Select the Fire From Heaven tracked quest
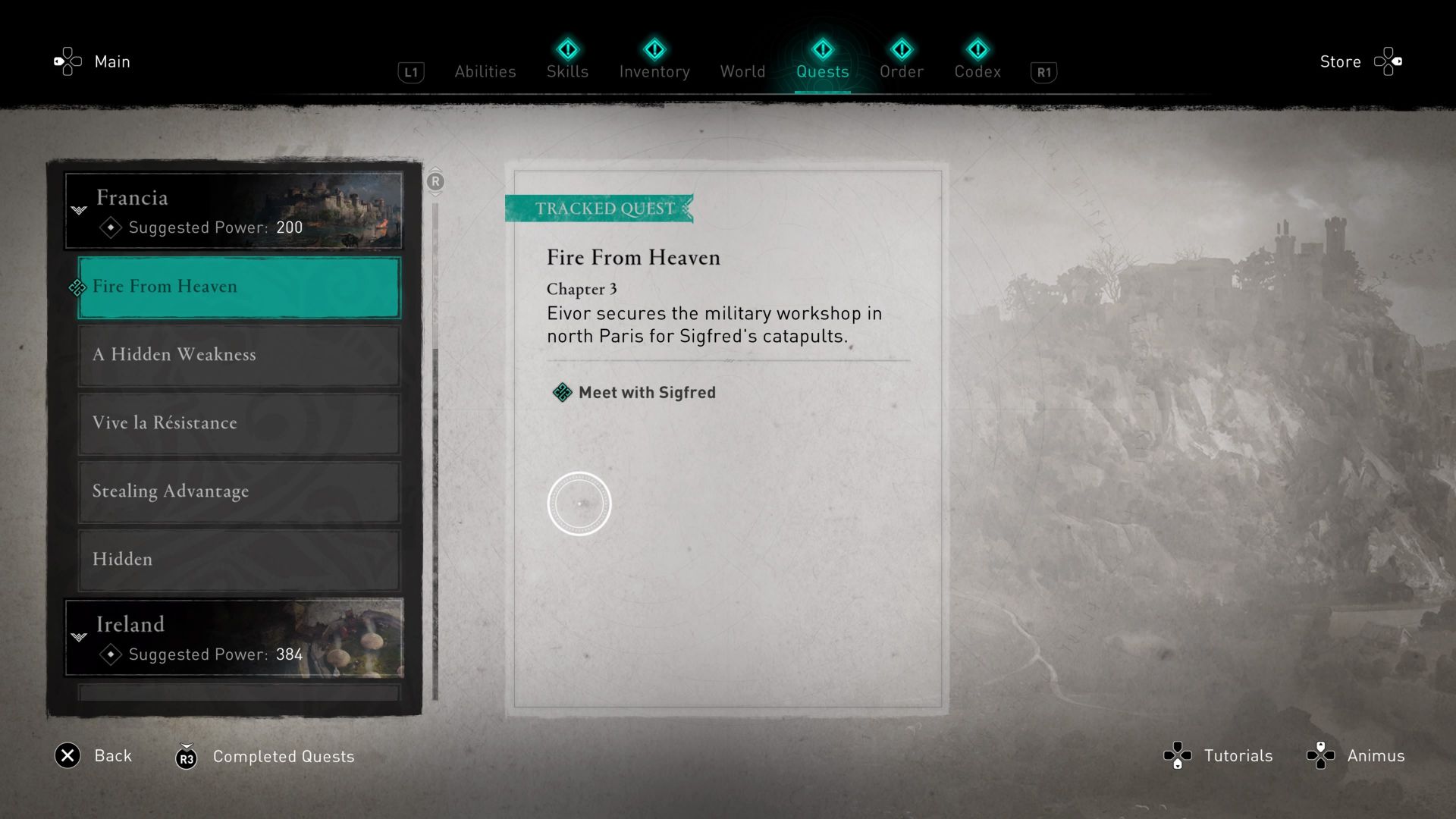This screenshot has width=1456, height=819. [x=238, y=287]
